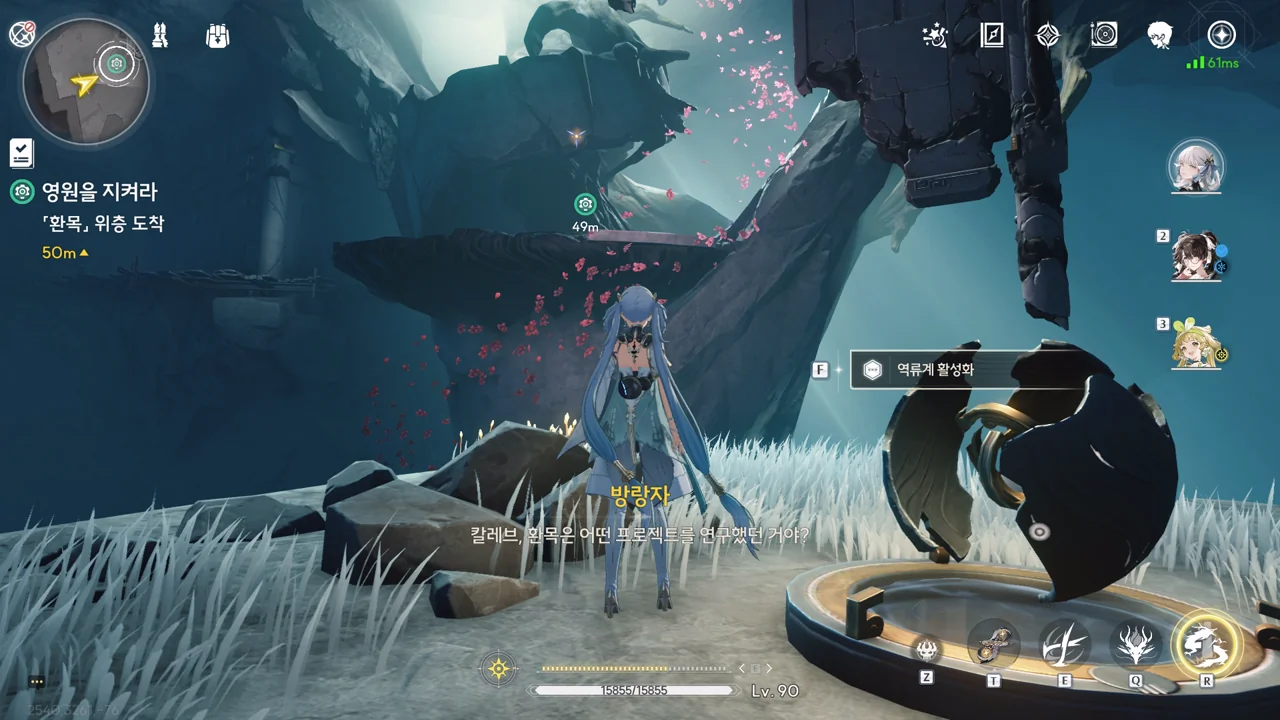Open the chat bubble icon
The width and height of the screenshot is (1280, 720).
(37, 682)
